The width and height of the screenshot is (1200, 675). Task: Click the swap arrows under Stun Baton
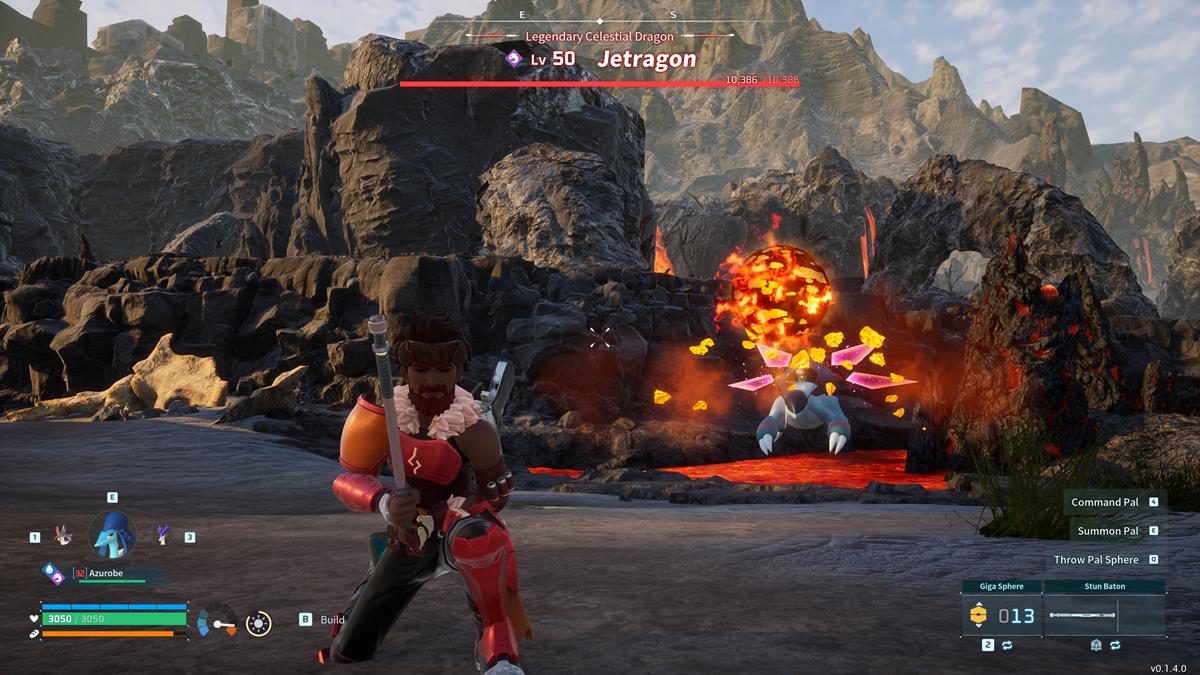pyautogui.click(x=1114, y=646)
